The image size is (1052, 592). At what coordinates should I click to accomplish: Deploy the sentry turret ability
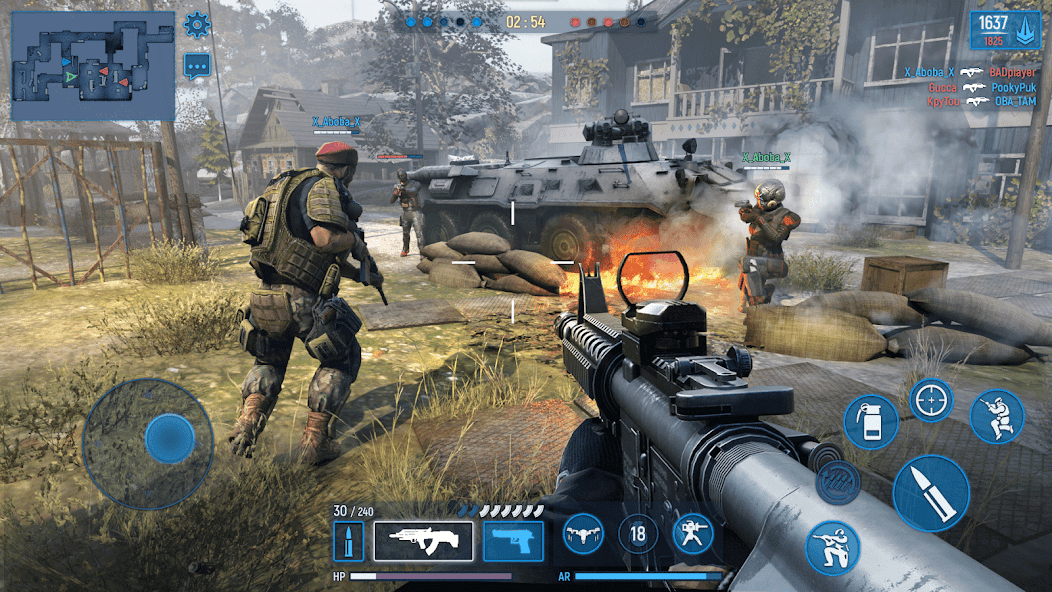click(x=693, y=534)
